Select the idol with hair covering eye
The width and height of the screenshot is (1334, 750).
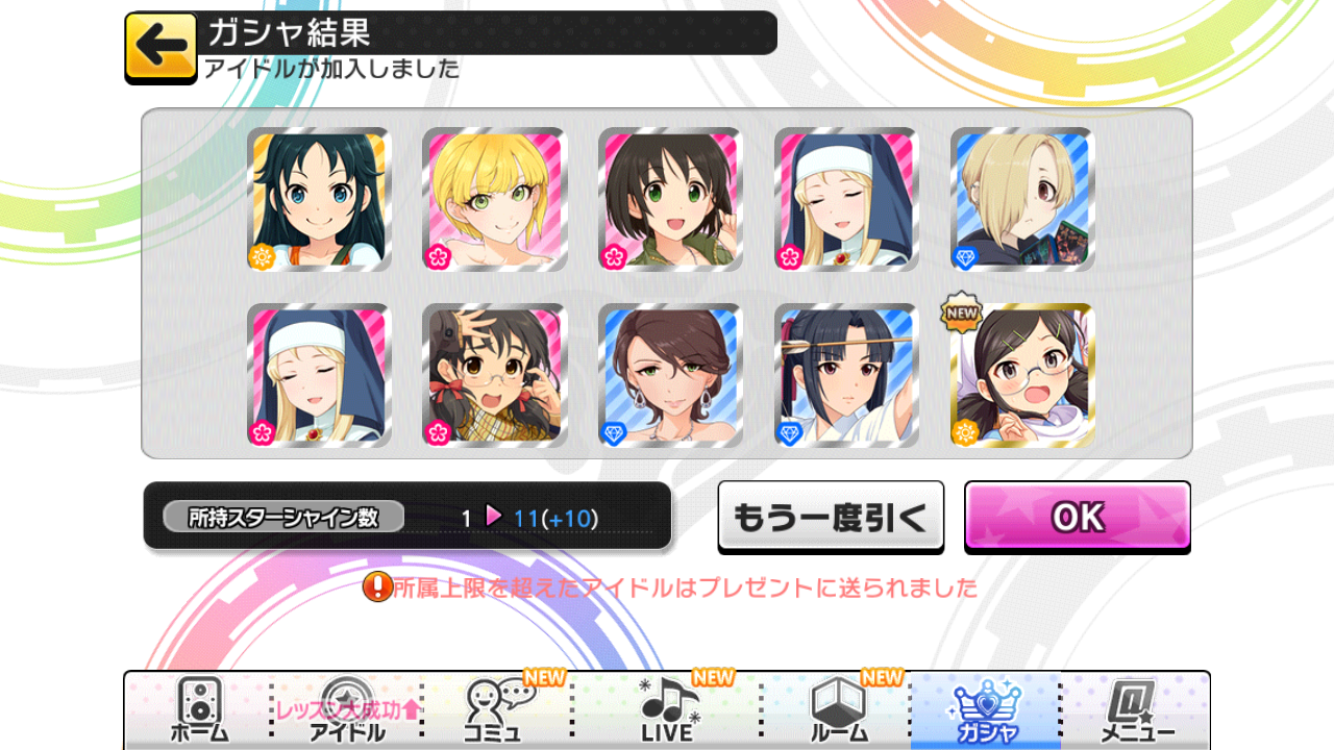1022,200
